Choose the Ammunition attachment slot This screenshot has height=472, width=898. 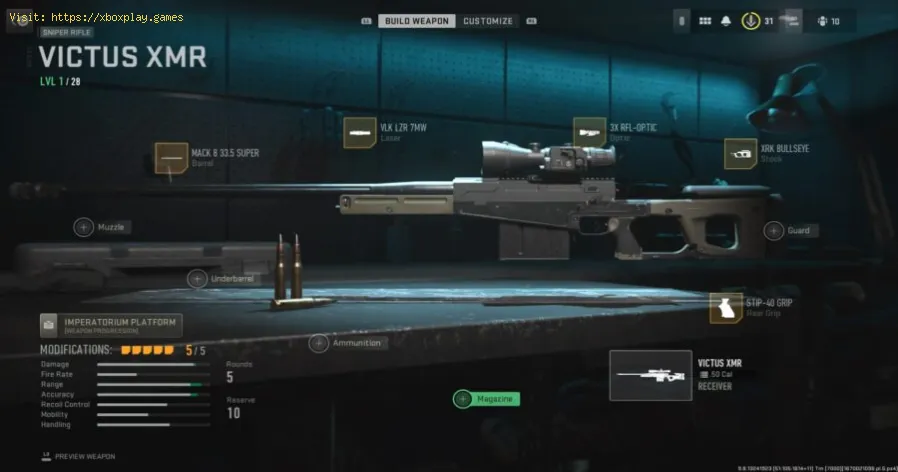pos(319,343)
